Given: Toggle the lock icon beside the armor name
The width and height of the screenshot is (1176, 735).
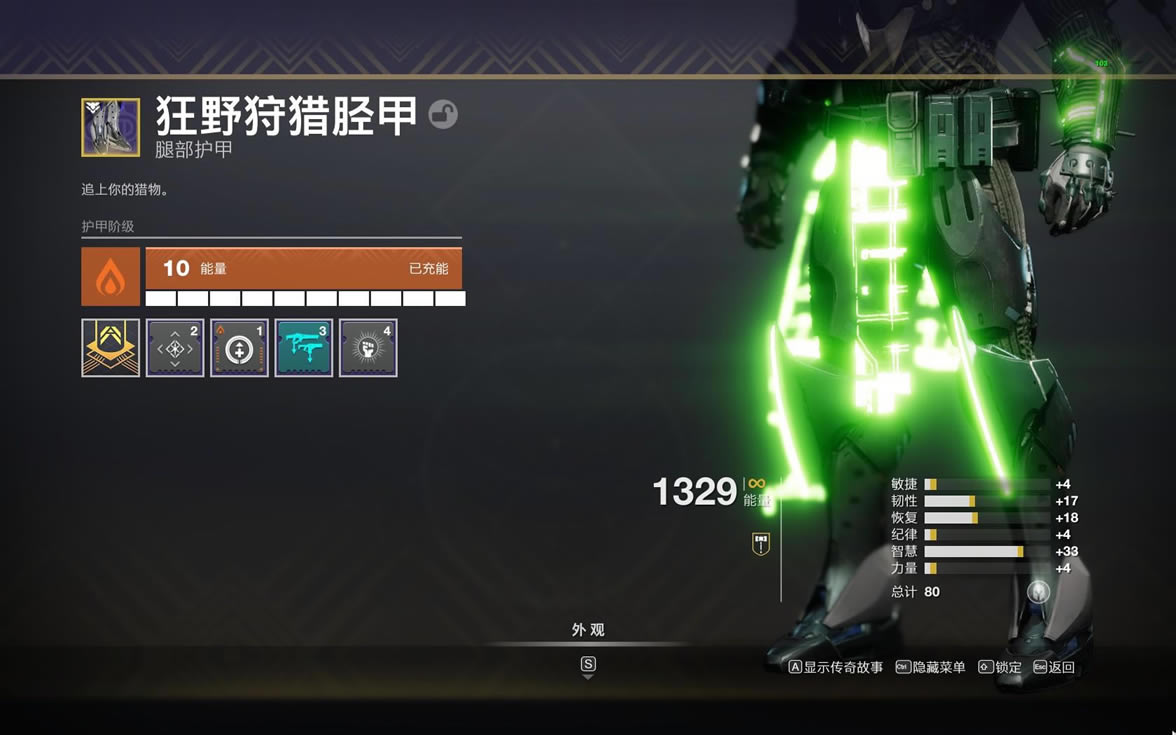Looking at the screenshot, I should [x=443, y=115].
